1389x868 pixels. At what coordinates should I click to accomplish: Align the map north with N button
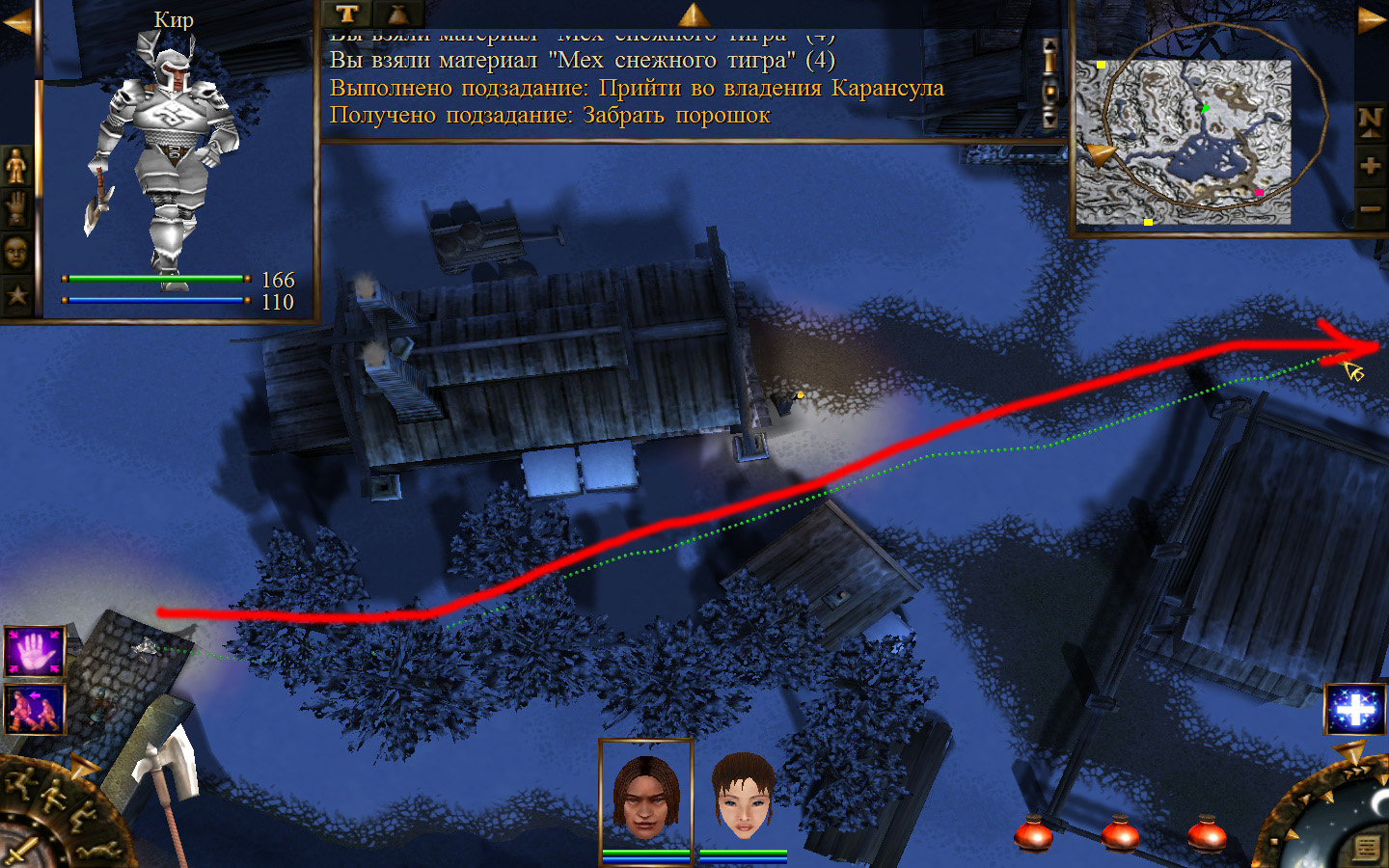[x=1370, y=121]
